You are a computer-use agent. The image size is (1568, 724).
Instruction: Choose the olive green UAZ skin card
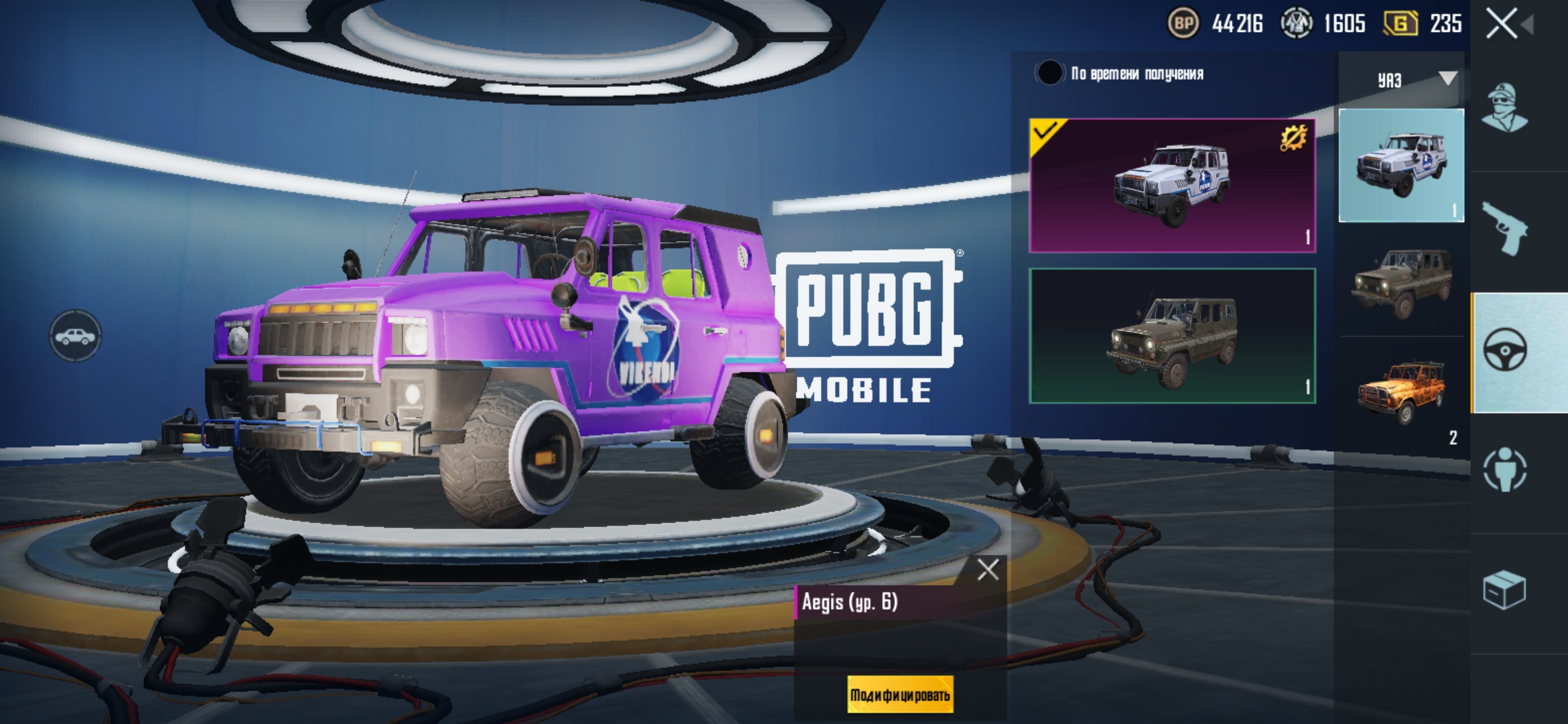[1172, 336]
